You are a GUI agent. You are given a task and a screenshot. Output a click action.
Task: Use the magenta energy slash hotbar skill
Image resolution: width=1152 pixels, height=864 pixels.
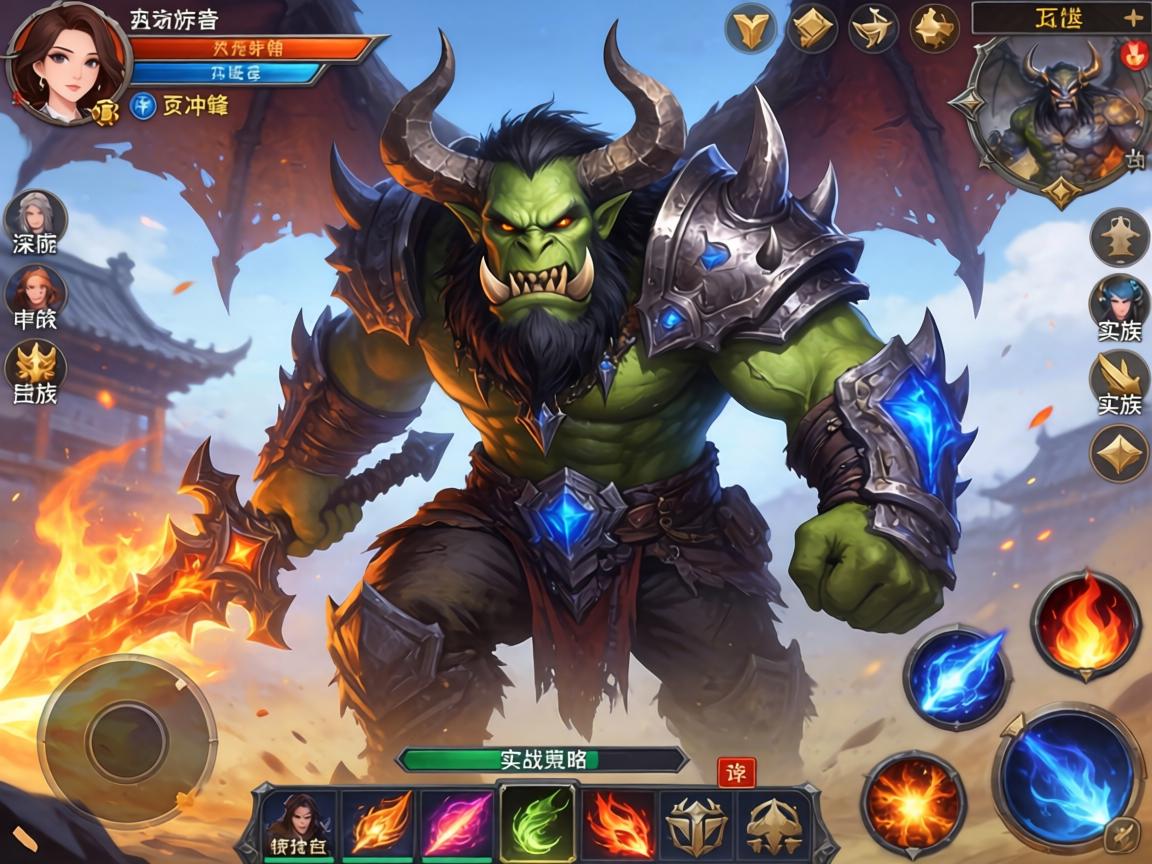[x=456, y=824]
